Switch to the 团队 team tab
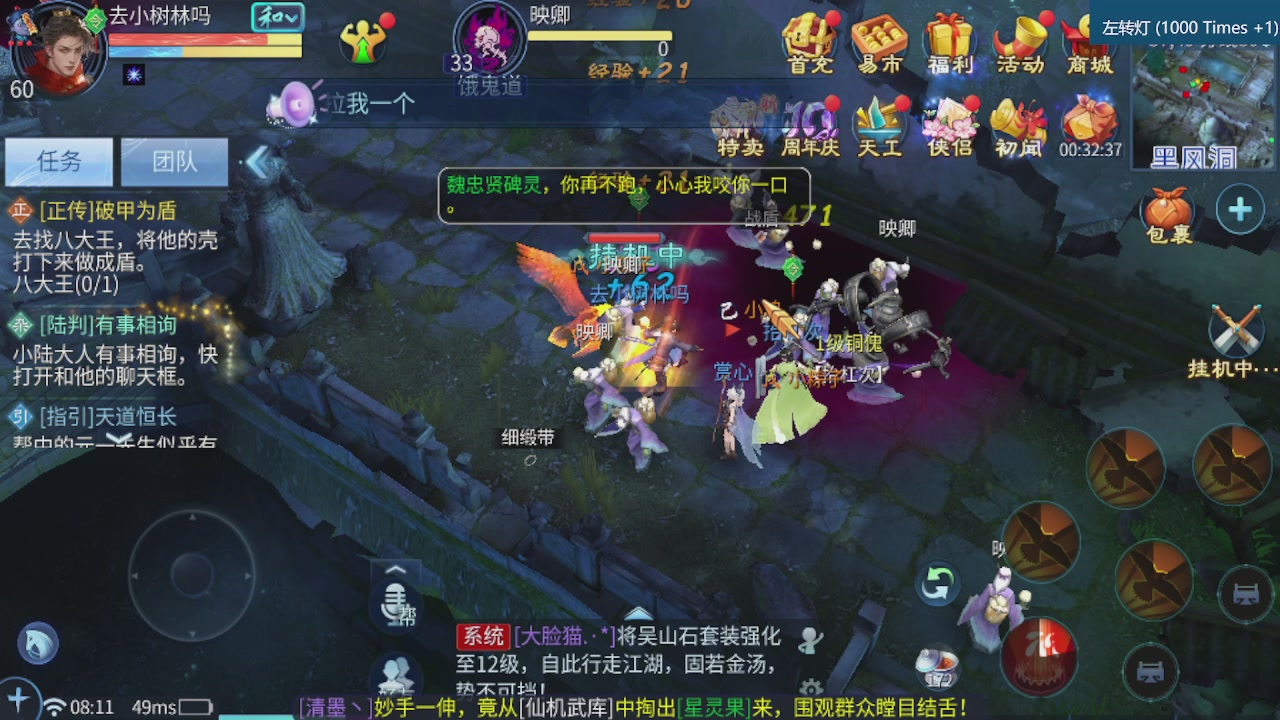 174,161
